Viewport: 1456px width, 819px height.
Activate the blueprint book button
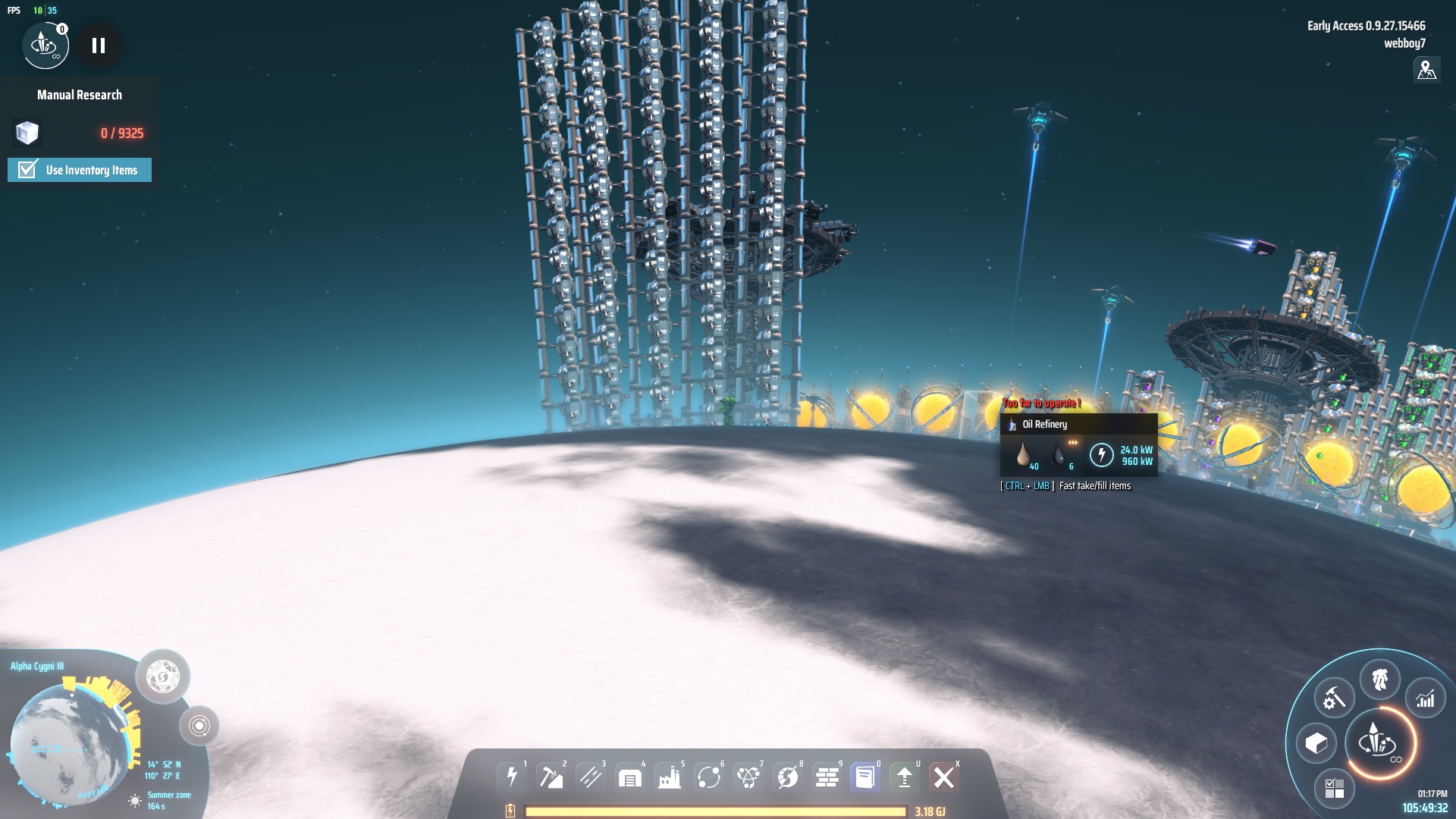pyautogui.click(x=864, y=777)
